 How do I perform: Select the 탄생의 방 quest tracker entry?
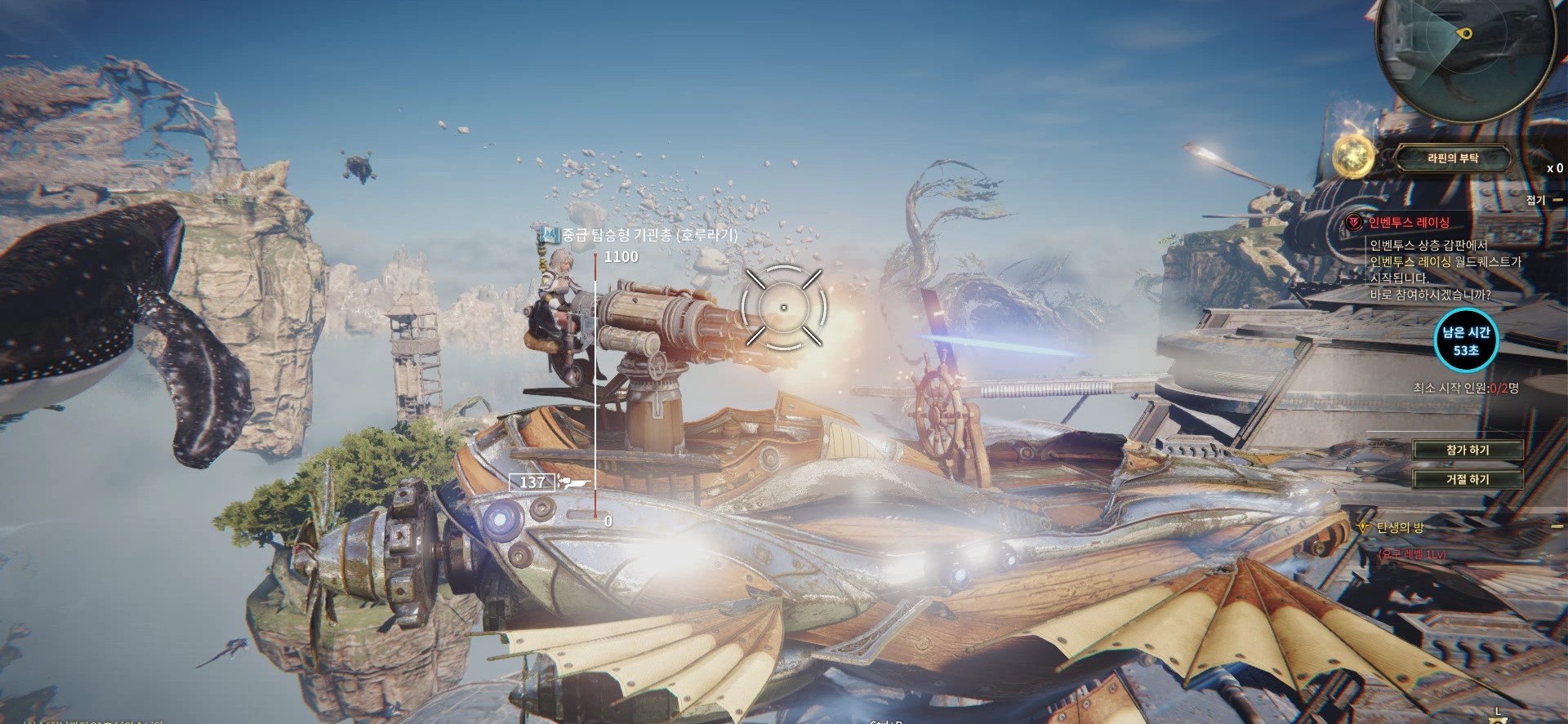(1400, 527)
